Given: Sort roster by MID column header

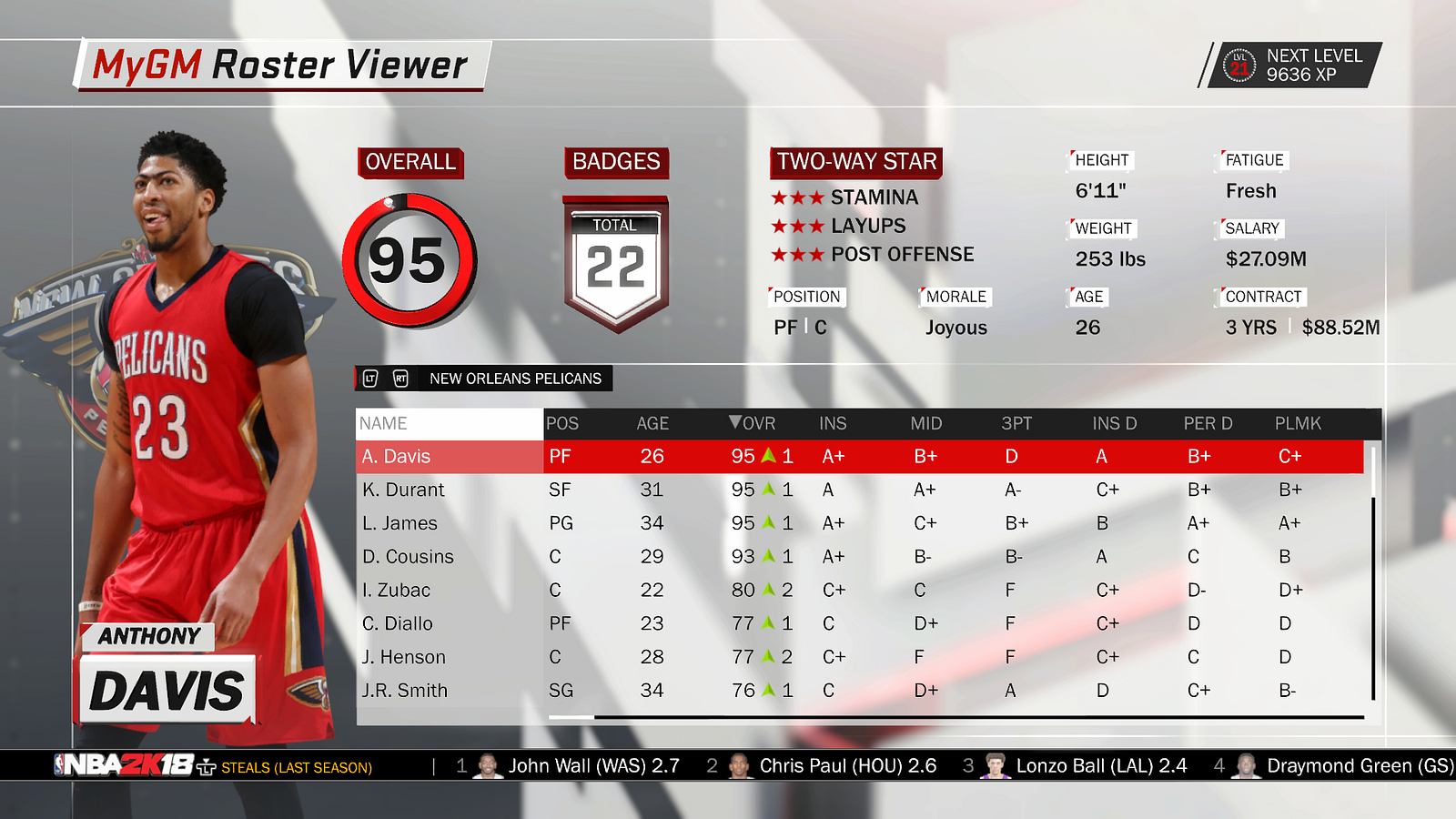Looking at the screenshot, I should (926, 424).
